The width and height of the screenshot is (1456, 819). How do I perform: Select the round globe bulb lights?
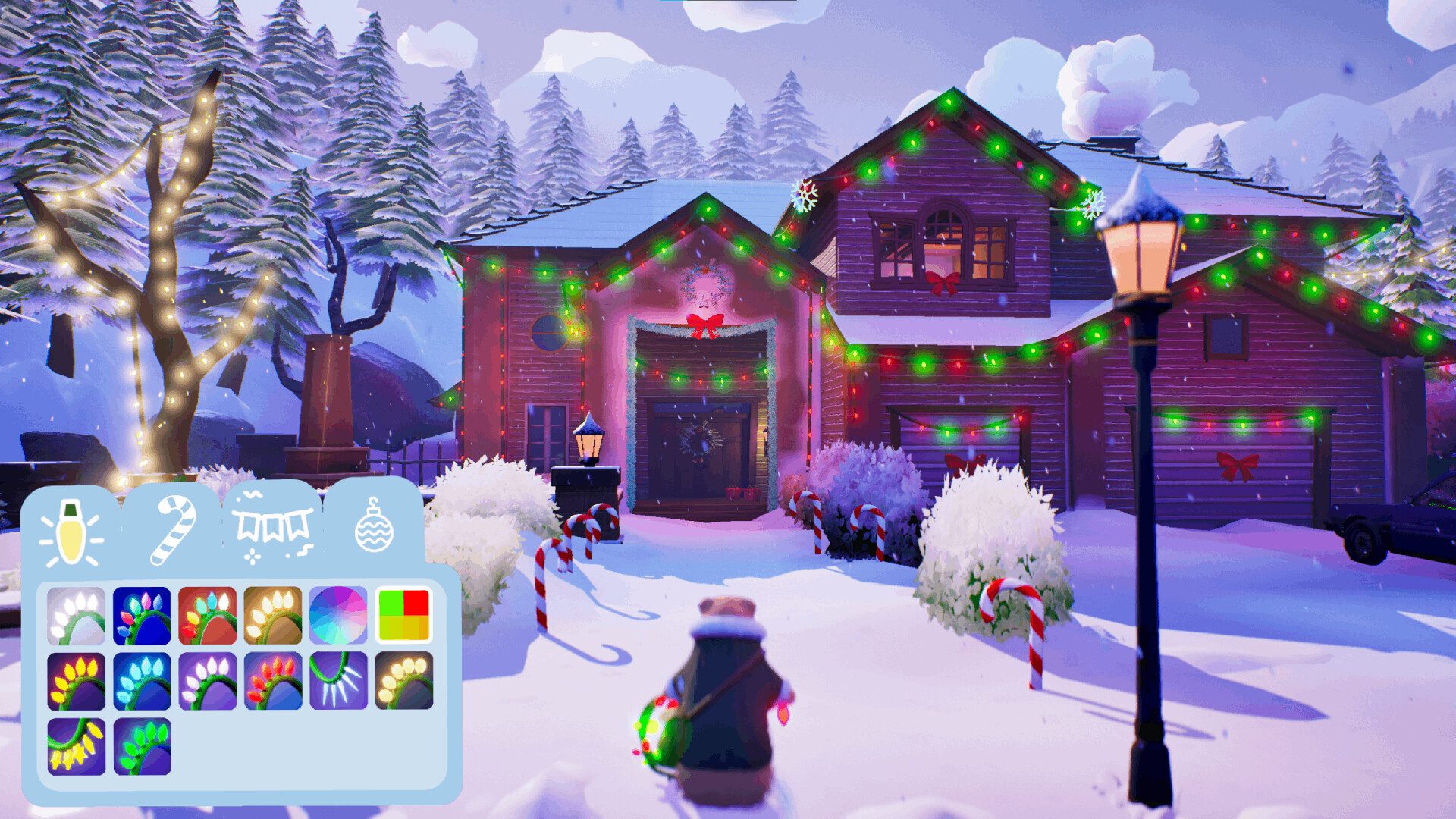pos(403,681)
